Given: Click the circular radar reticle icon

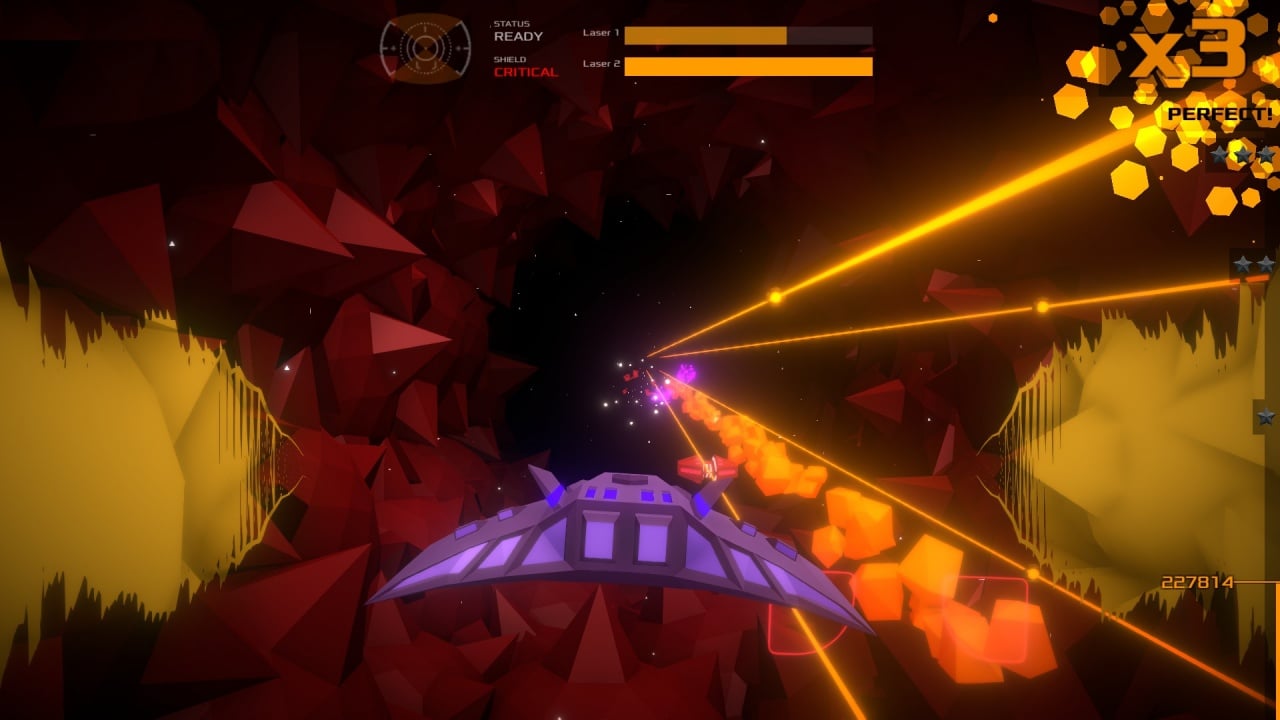Looking at the screenshot, I should (x=425, y=48).
